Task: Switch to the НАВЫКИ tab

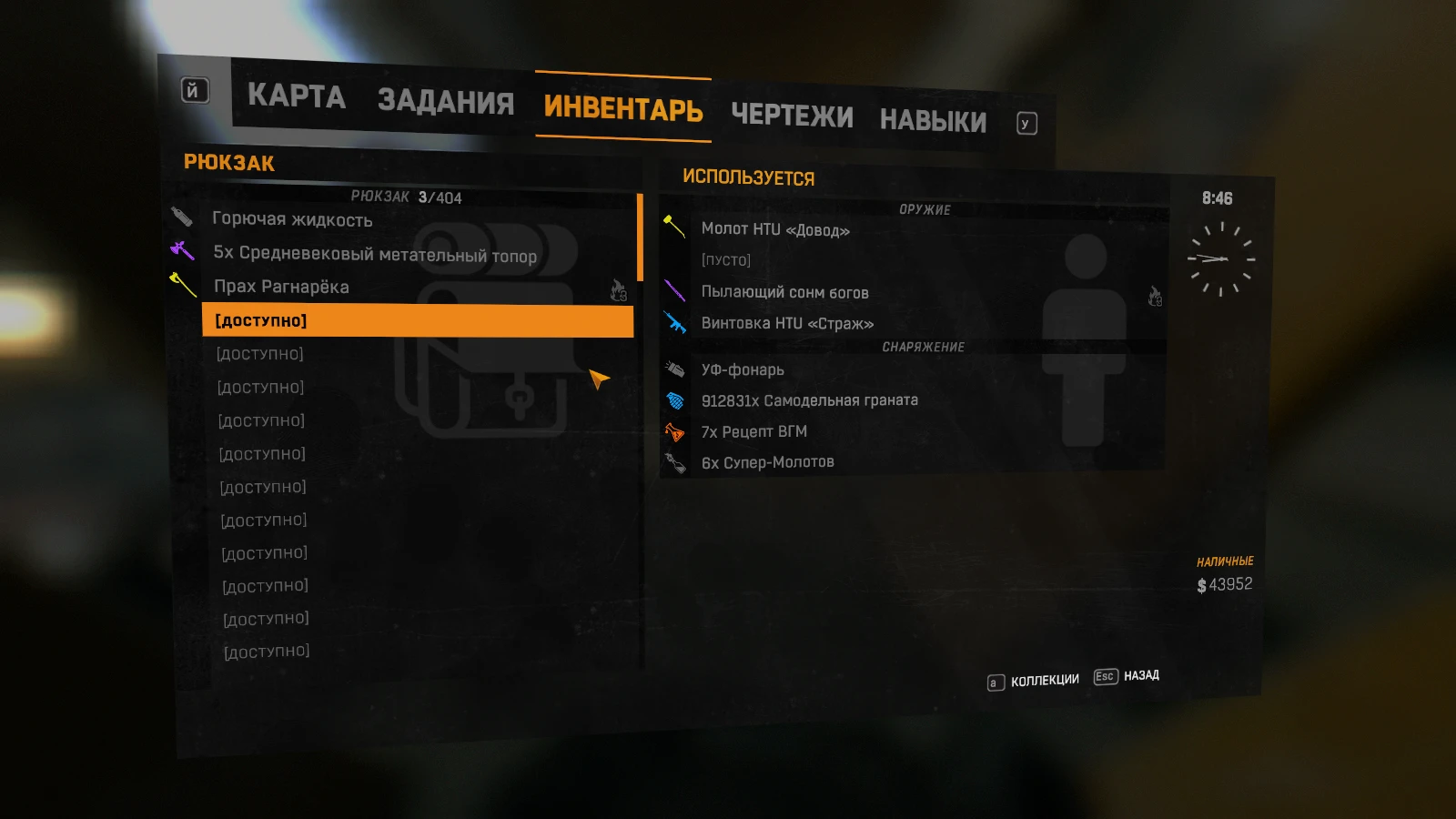Action: [932, 119]
